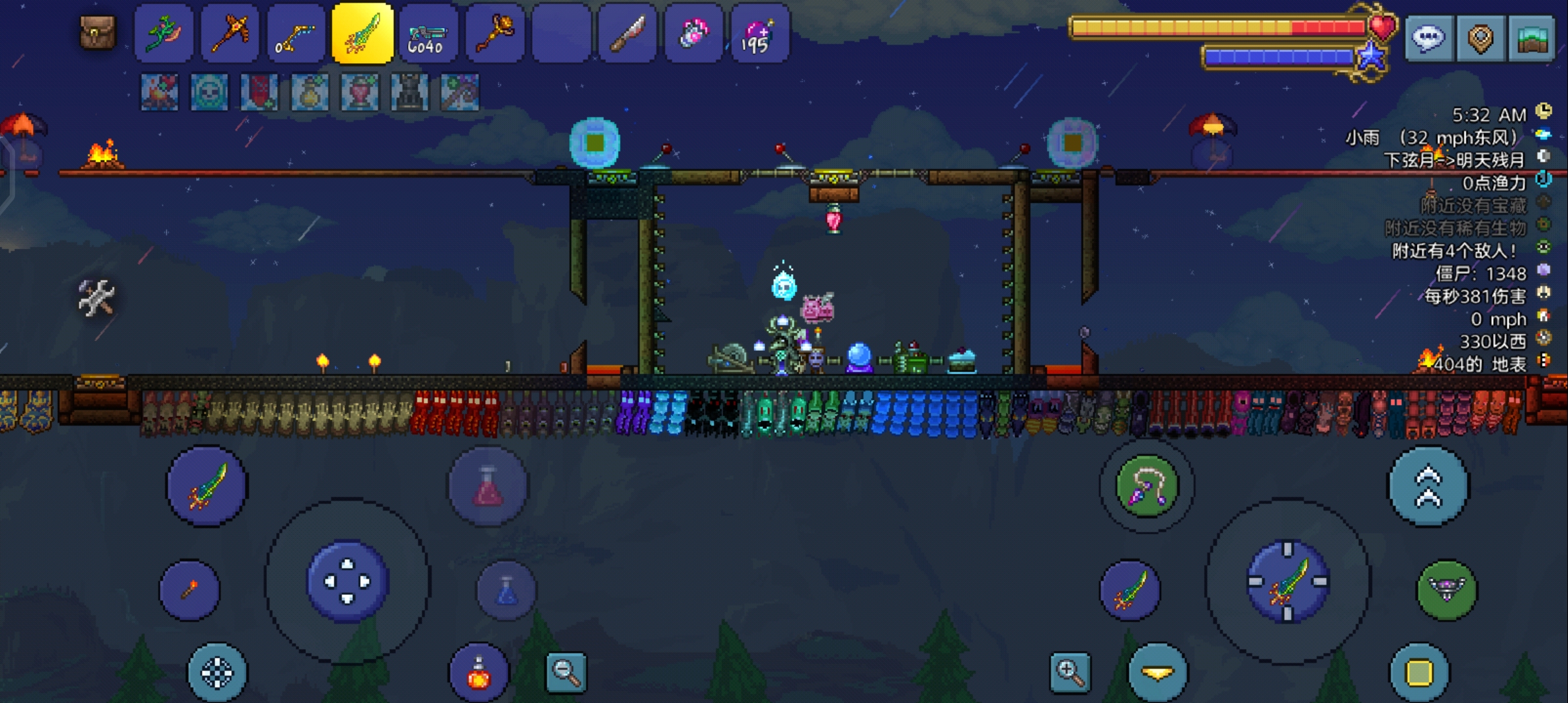Tap the quick torch button

click(189, 590)
